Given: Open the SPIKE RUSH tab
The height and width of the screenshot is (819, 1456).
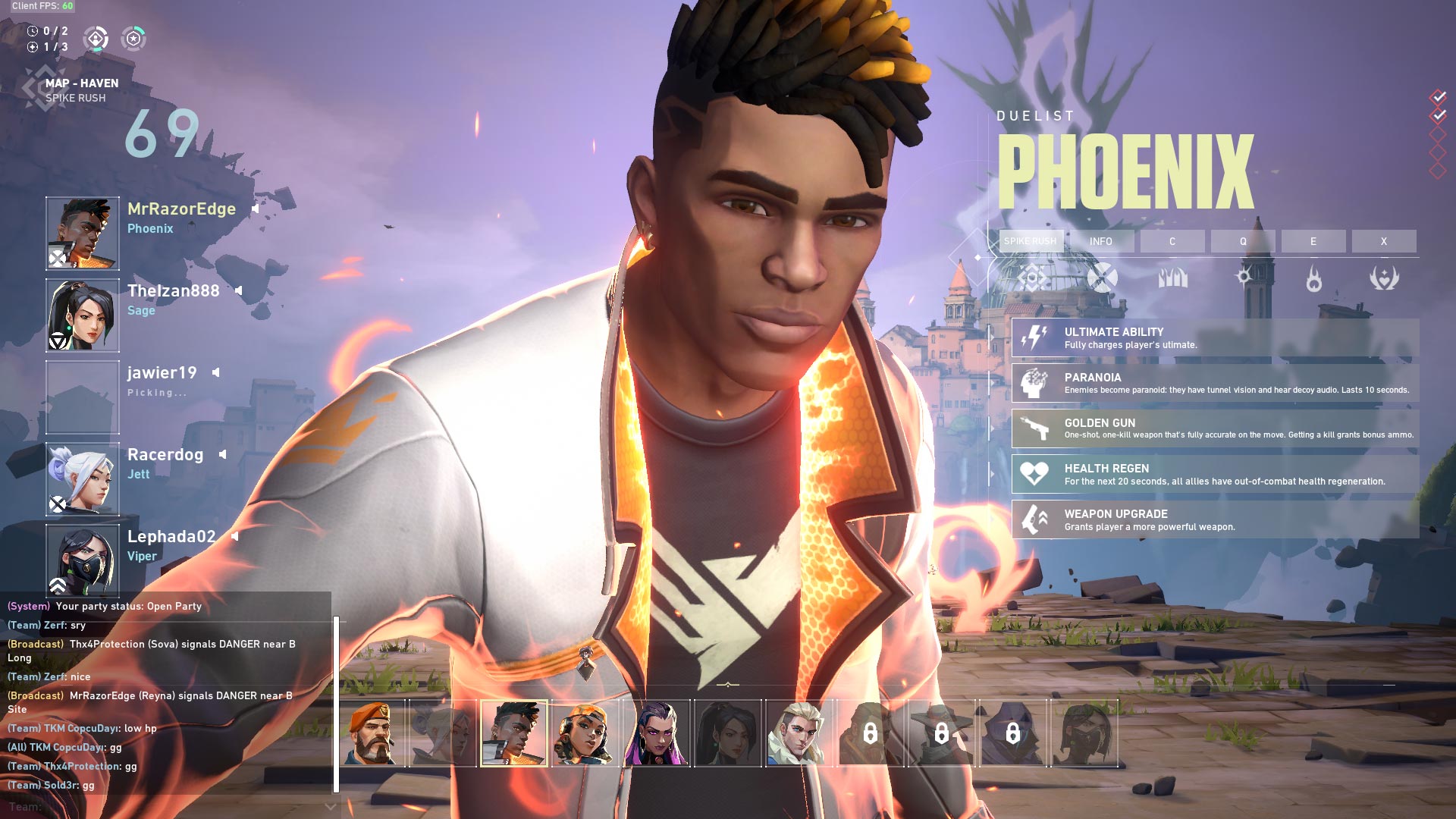Looking at the screenshot, I should 1031,241.
